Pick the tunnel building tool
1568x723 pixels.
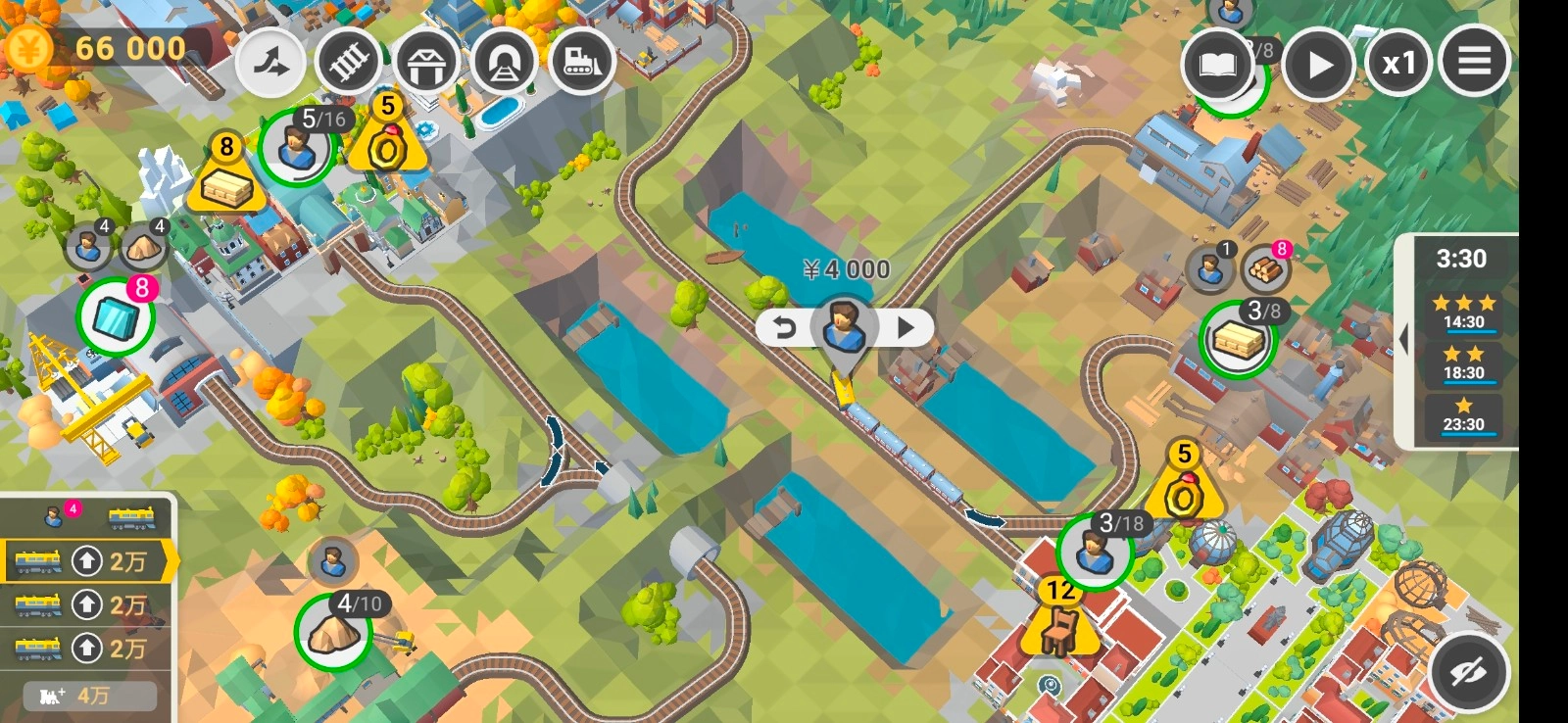(x=505, y=63)
